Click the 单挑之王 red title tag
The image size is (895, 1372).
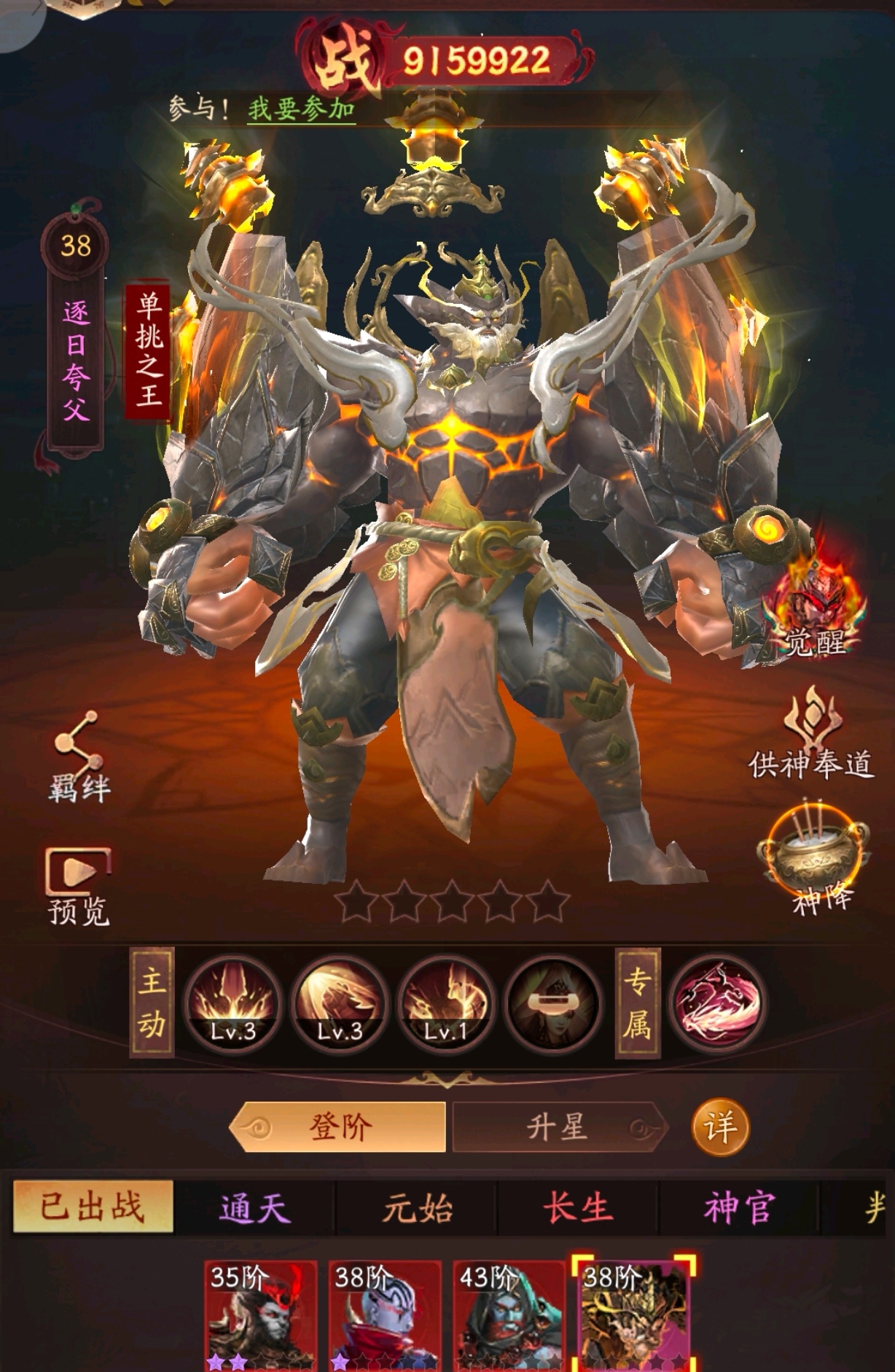point(149,352)
